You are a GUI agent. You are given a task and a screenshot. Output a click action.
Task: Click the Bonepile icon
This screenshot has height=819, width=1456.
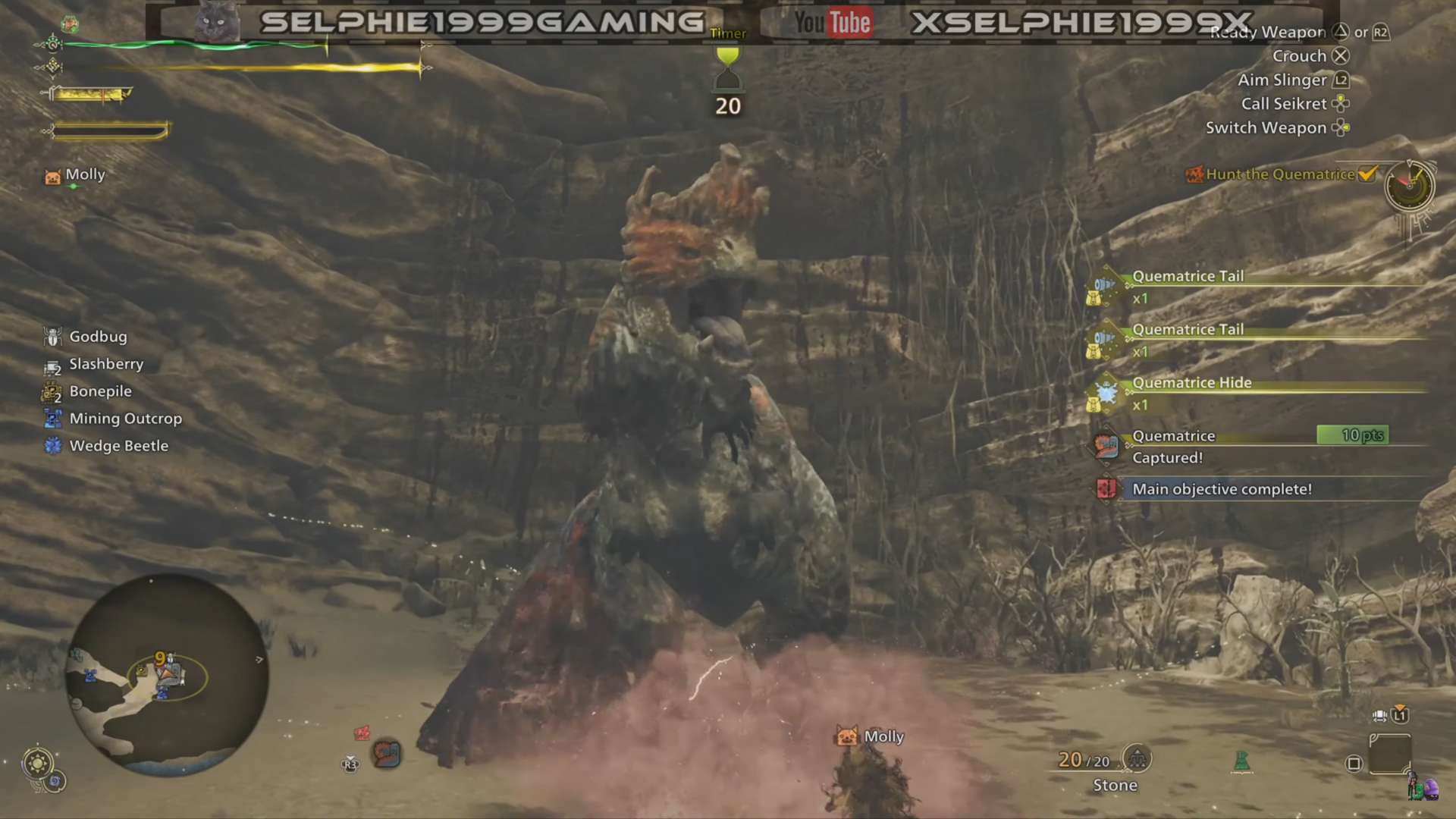click(x=52, y=391)
